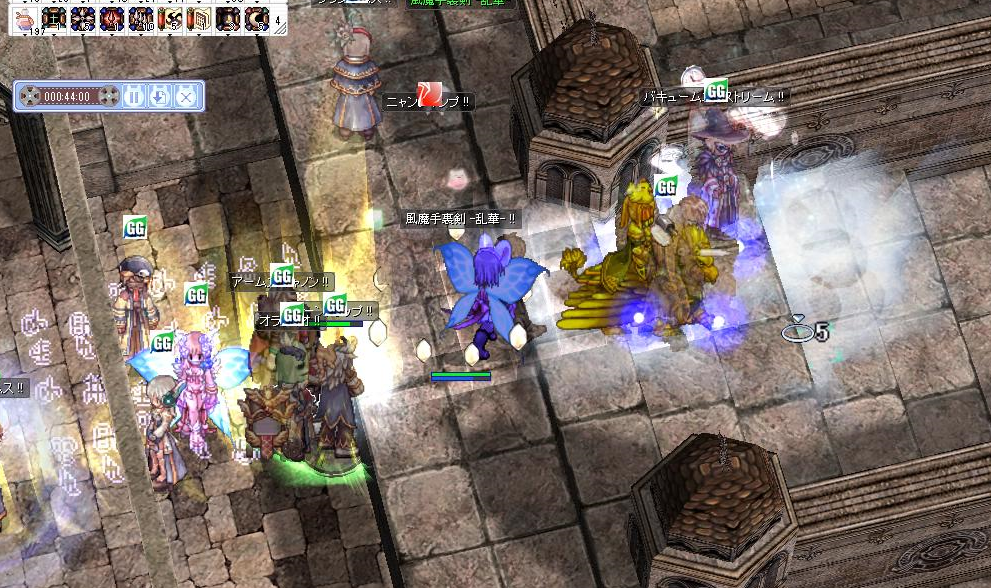Activate the four-pointed cross skill icon

(x=53, y=19)
